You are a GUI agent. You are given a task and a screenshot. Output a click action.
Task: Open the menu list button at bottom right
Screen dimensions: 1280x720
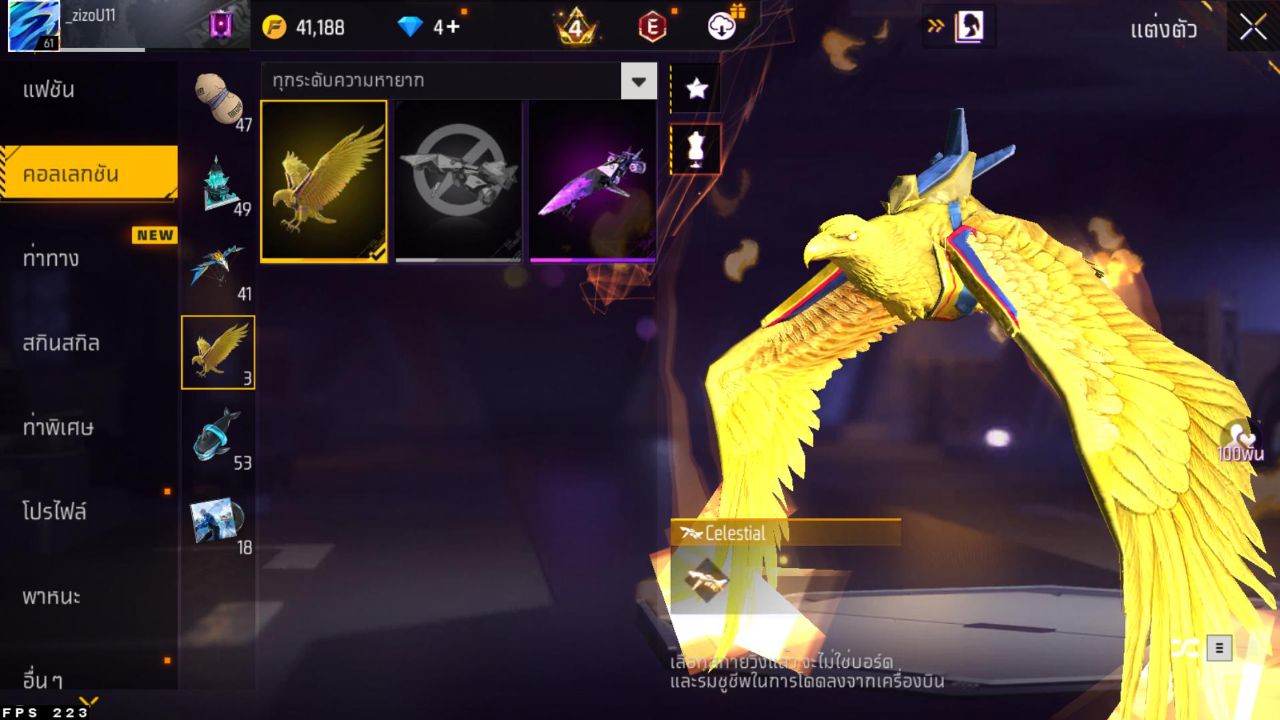click(x=1218, y=648)
